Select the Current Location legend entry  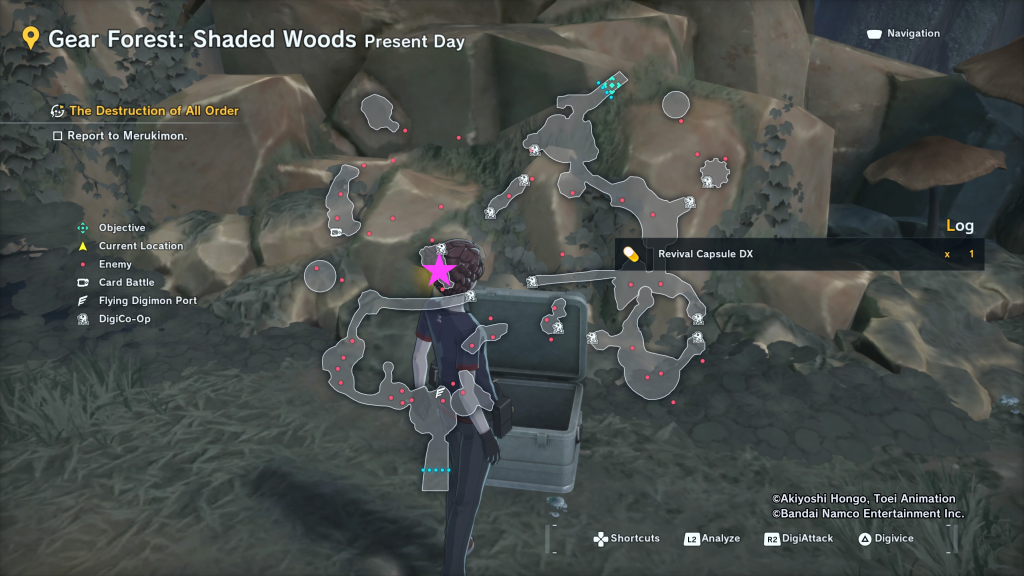coord(140,246)
